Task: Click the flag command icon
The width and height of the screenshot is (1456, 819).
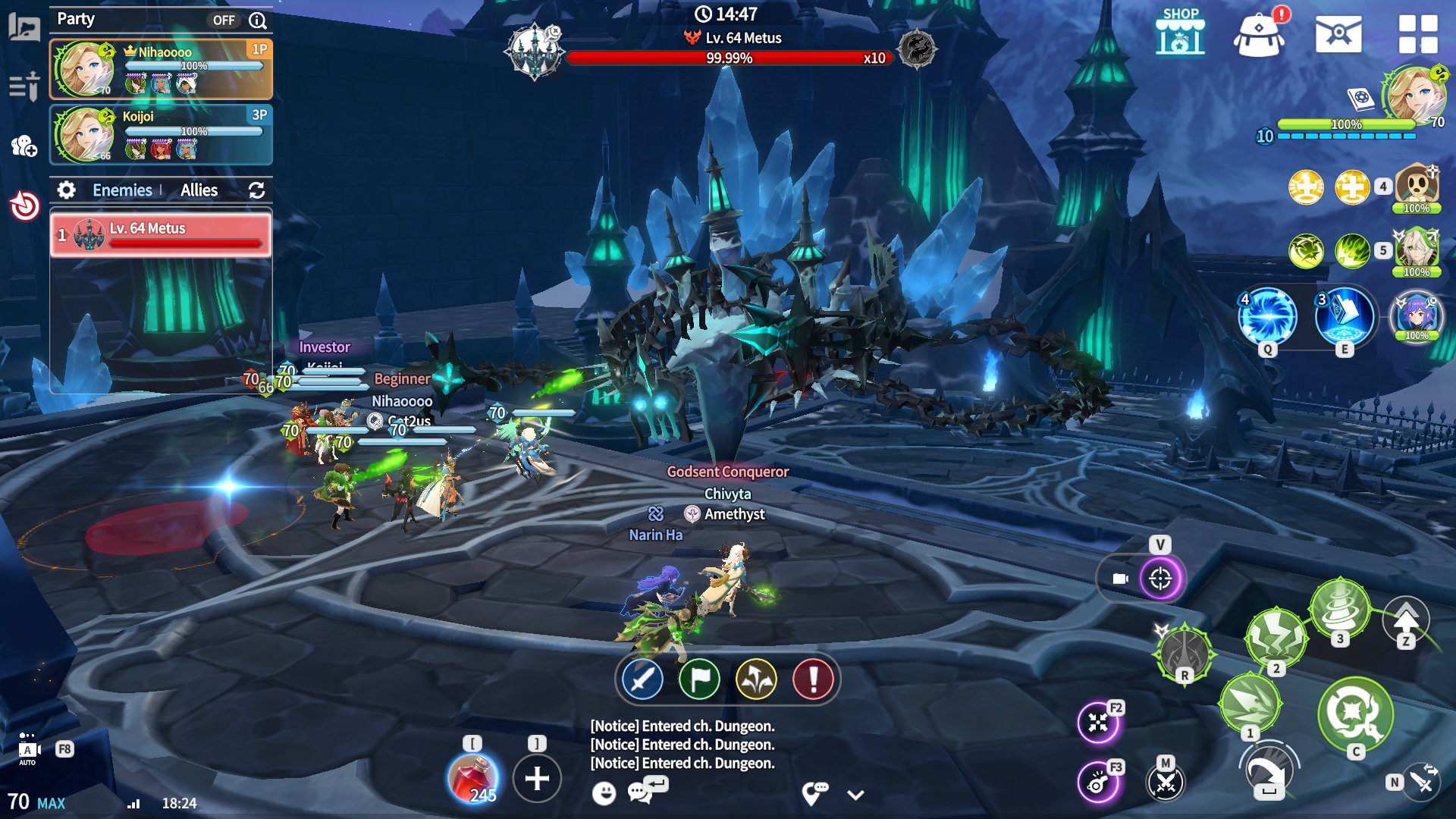Action: (699, 679)
